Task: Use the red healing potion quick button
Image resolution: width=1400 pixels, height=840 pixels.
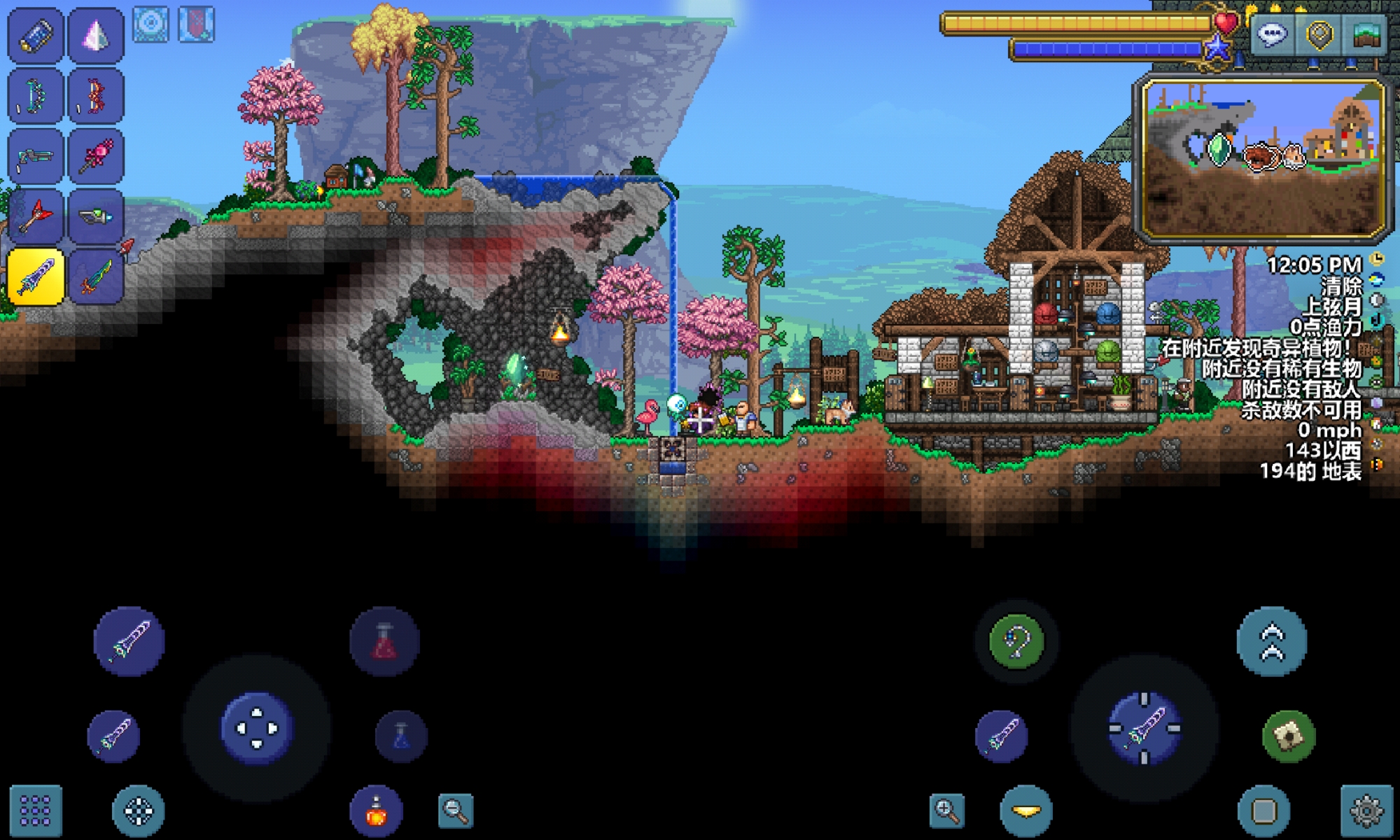Action: tap(384, 641)
